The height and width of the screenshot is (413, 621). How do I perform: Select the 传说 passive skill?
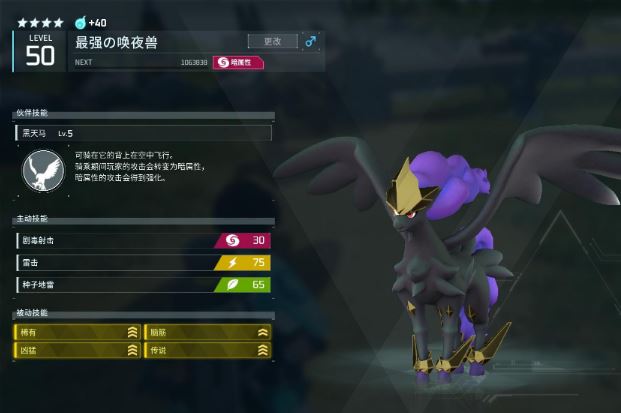(x=208, y=350)
